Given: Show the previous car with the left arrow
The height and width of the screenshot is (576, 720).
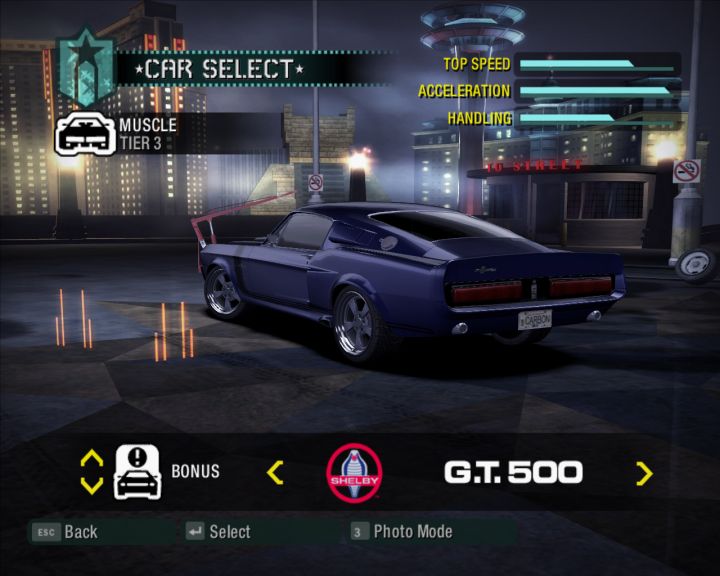Looking at the screenshot, I should (x=276, y=472).
